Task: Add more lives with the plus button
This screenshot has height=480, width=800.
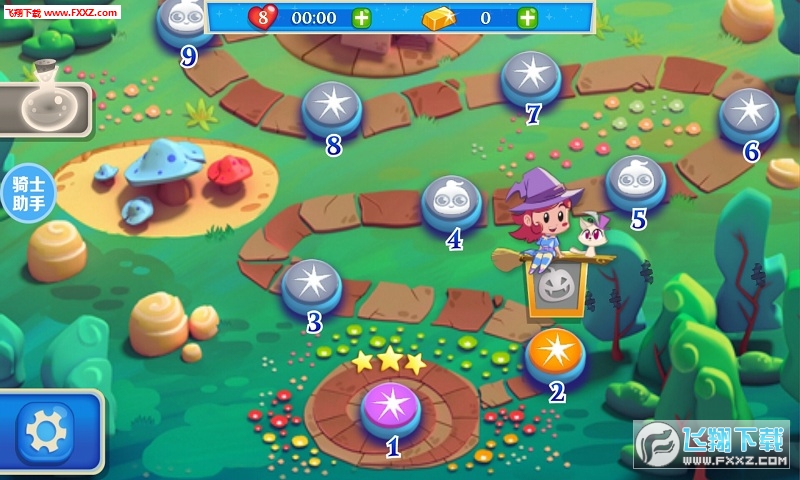Action: [x=361, y=17]
